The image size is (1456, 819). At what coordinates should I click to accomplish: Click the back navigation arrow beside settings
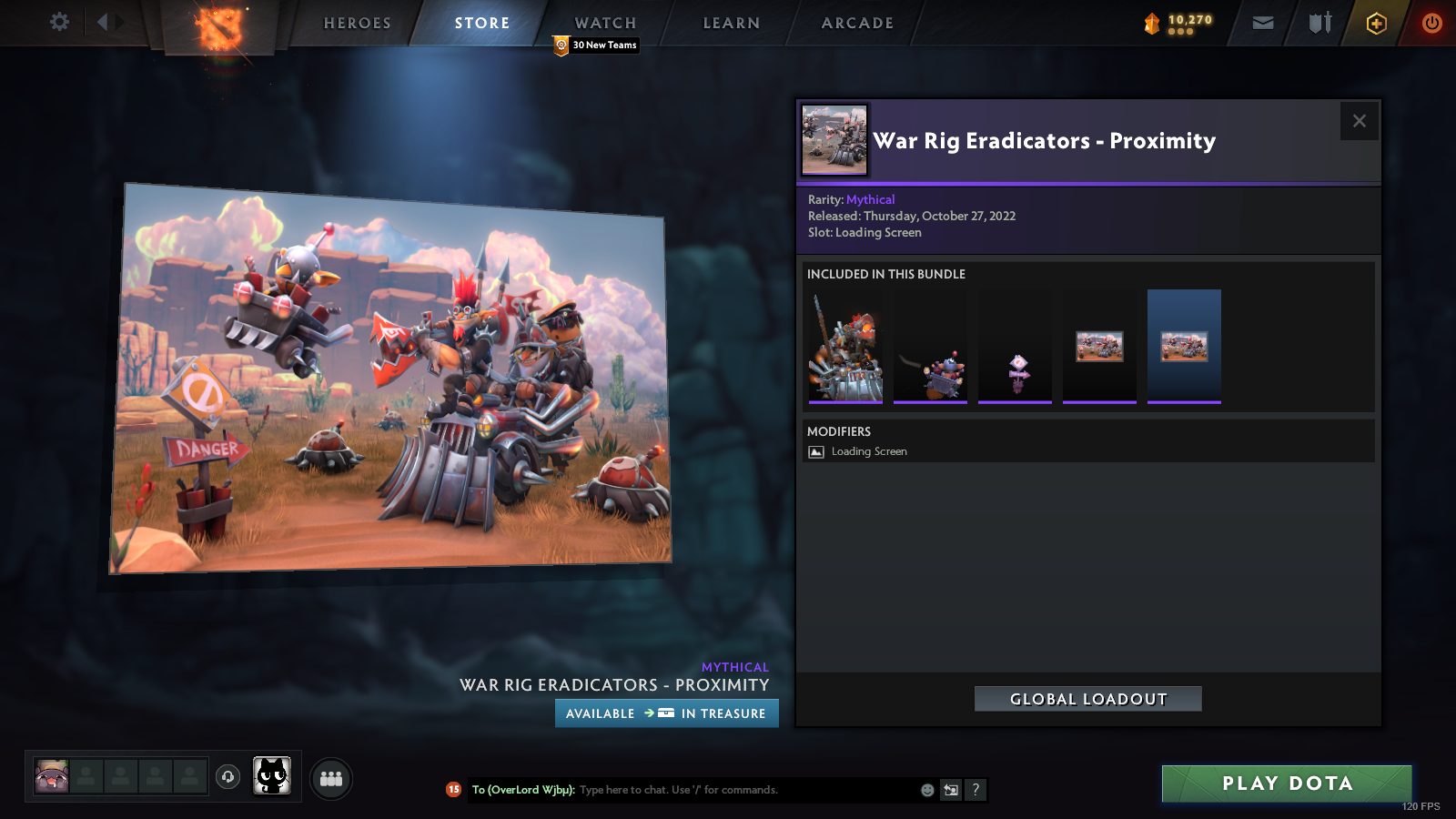tap(100, 23)
